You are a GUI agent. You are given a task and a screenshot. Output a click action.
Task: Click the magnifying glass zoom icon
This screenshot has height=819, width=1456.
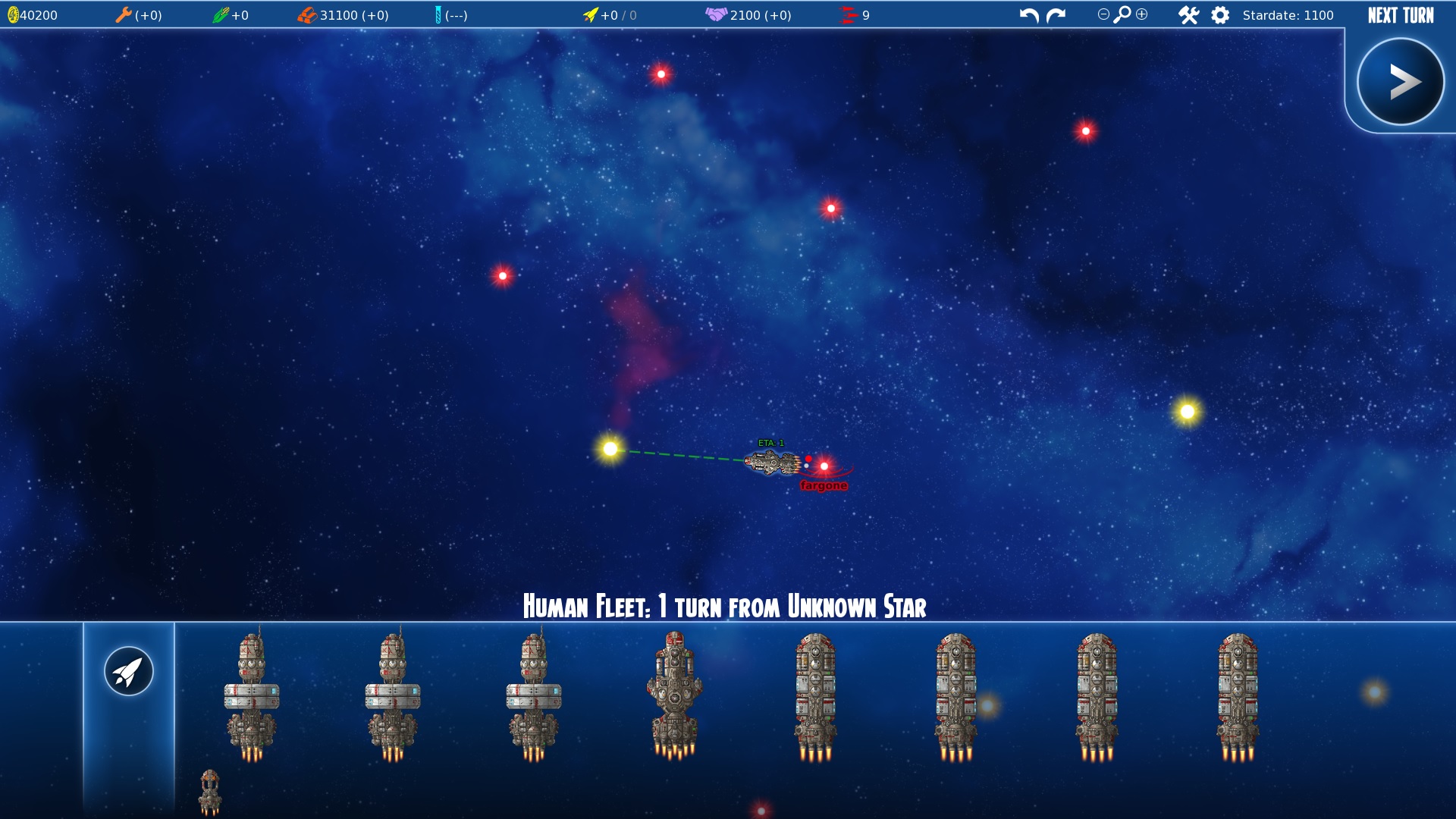pyautogui.click(x=1122, y=14)
